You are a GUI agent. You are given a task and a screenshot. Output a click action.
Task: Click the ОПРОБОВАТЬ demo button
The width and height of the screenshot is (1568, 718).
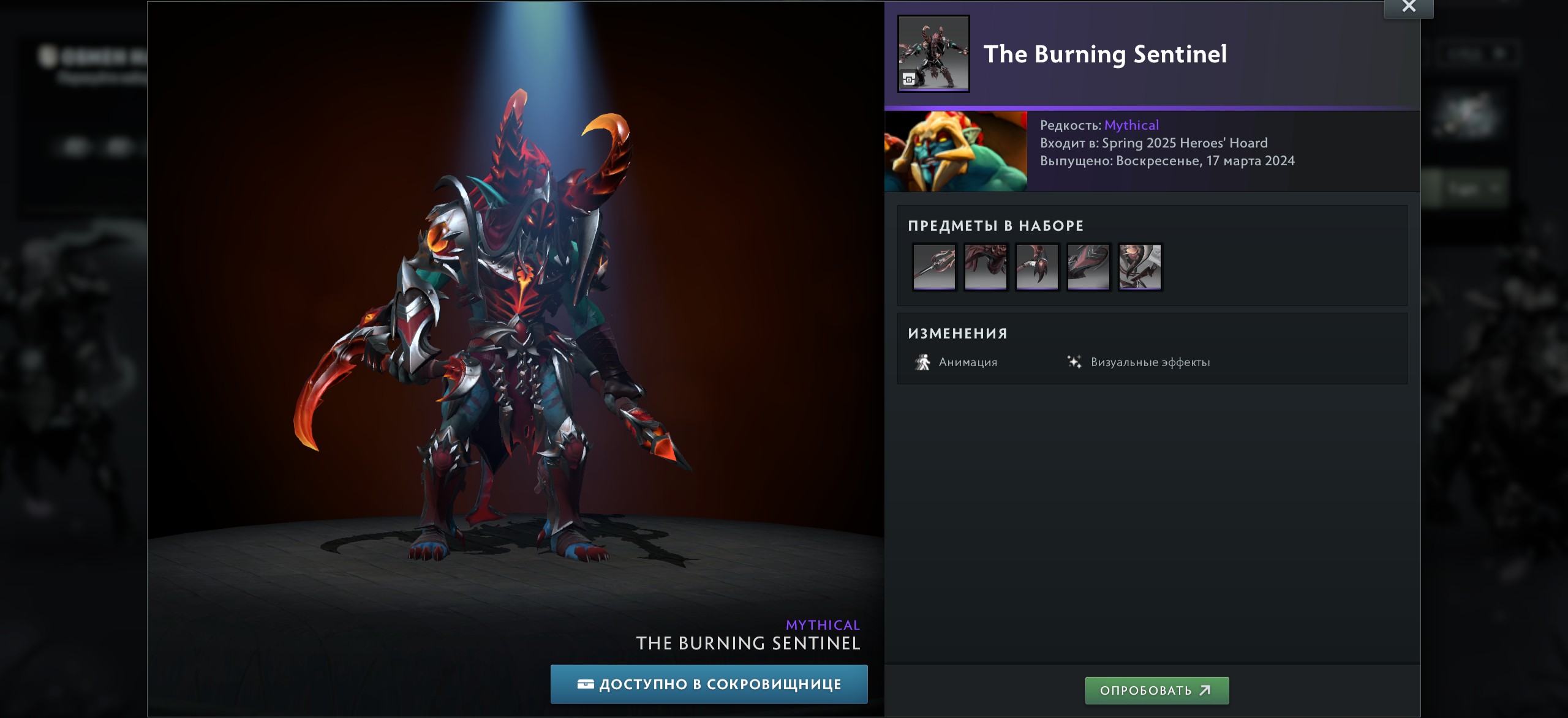tap(1156, 690)
